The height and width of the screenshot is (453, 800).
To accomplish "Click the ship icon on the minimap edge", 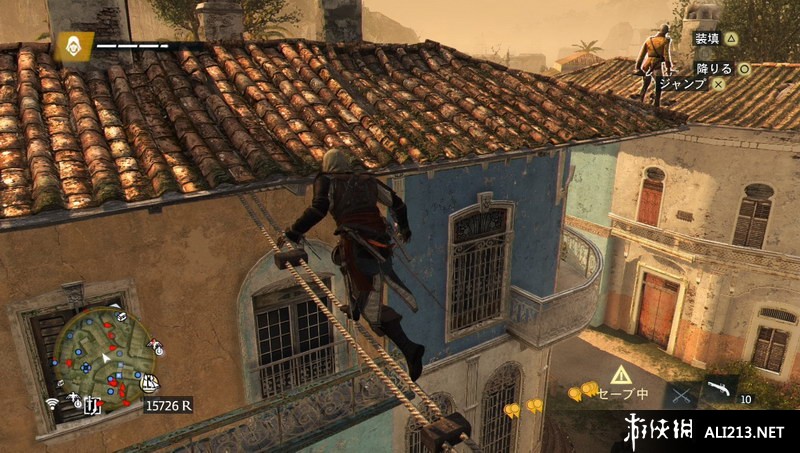I will coord(150,382).
